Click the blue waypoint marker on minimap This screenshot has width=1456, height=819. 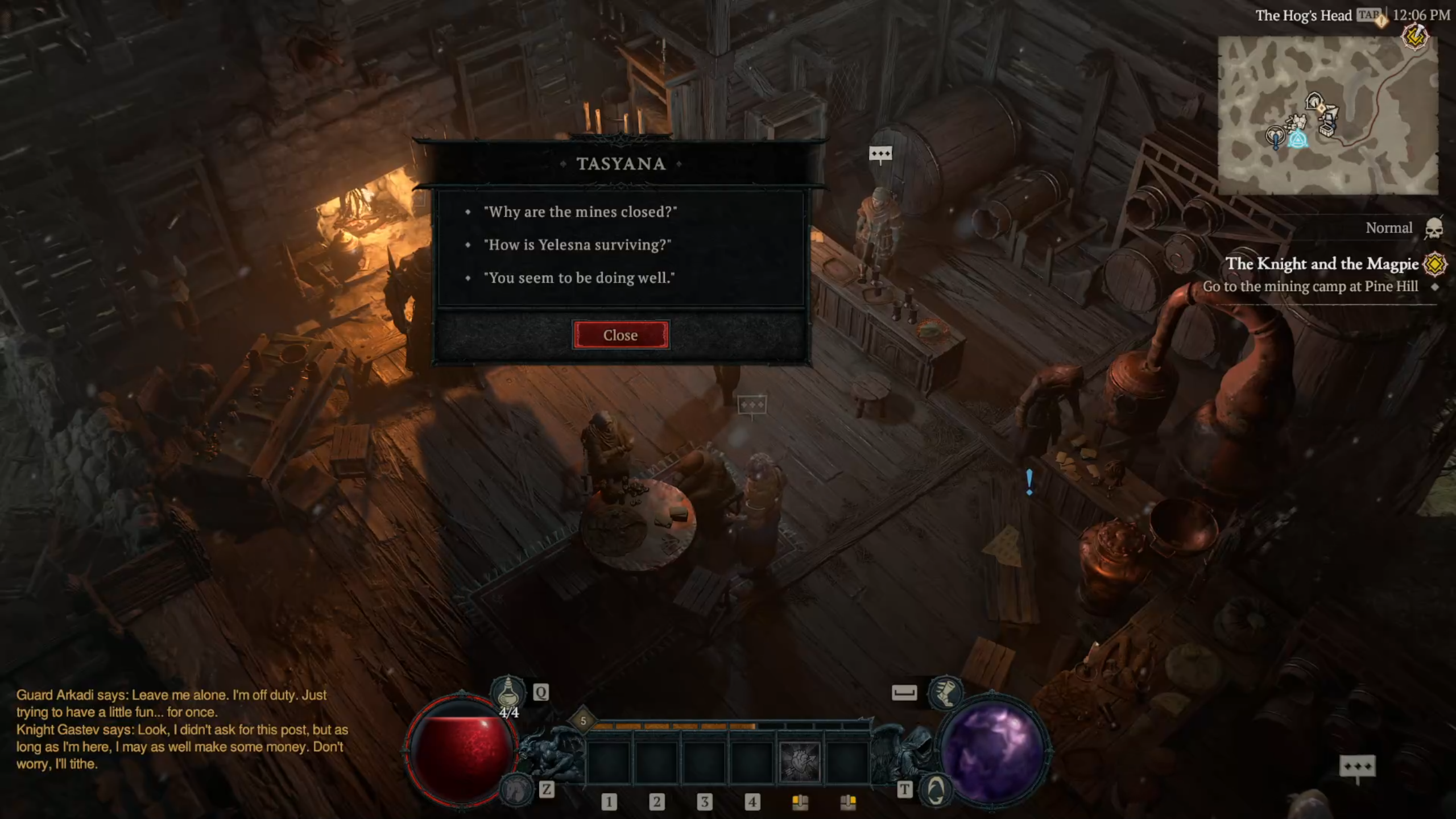1297,139
